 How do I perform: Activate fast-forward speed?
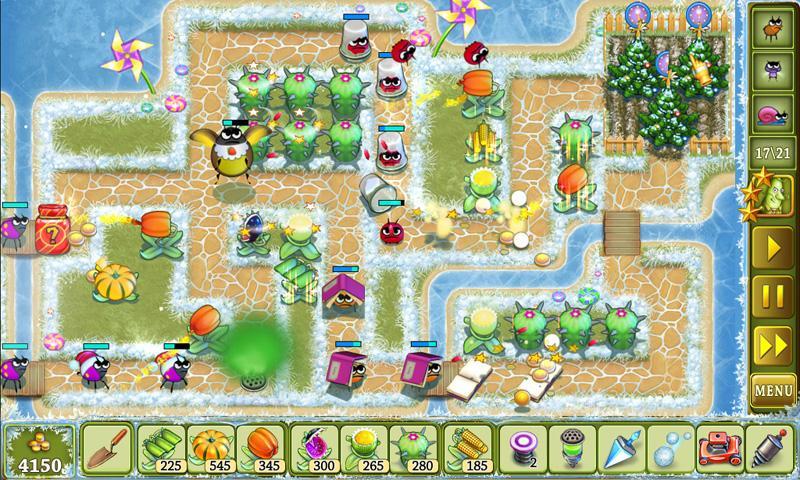pyautogui.click(x=773, y=341)
